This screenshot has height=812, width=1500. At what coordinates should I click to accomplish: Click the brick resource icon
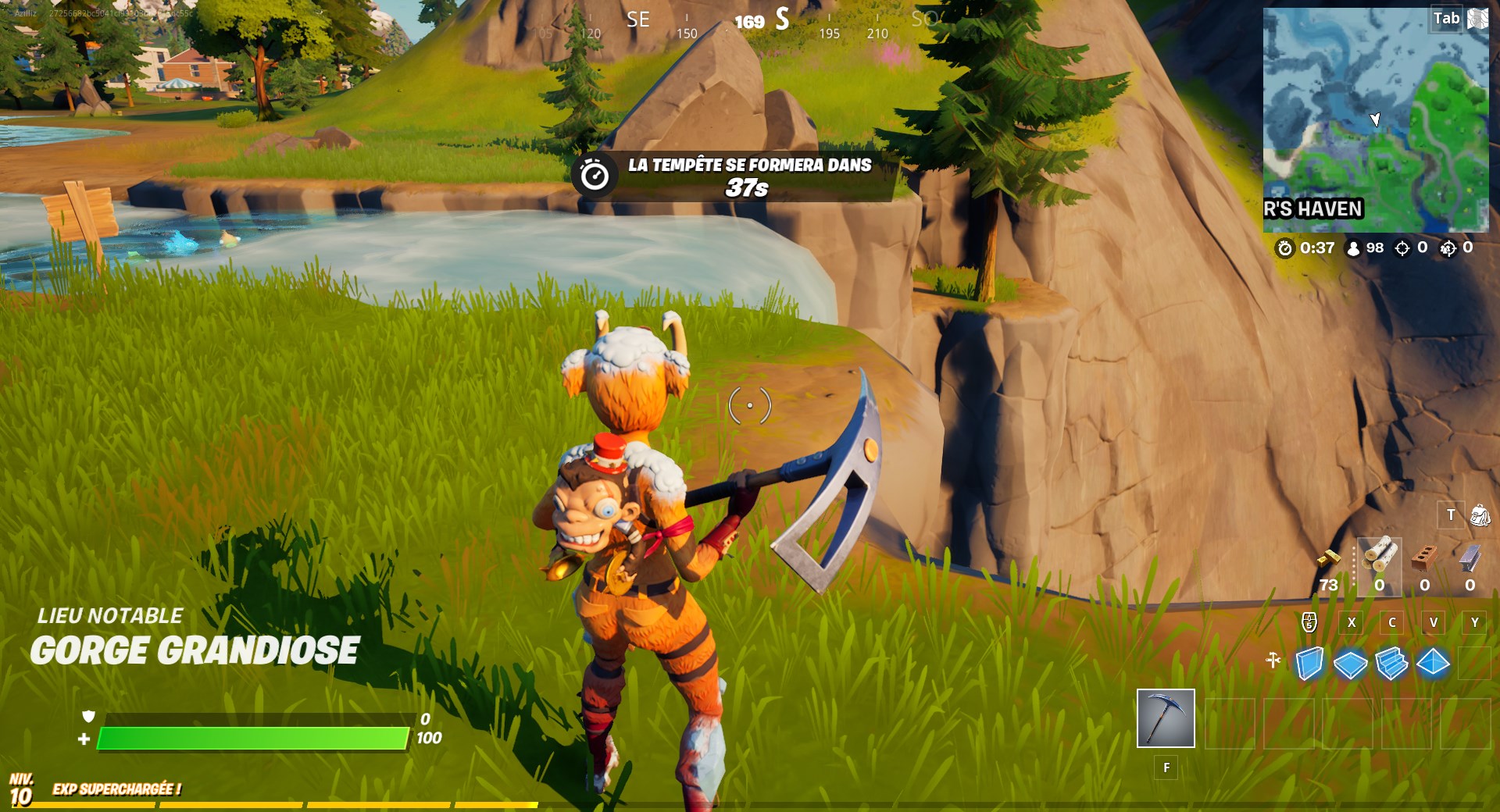pos(1425,560)
